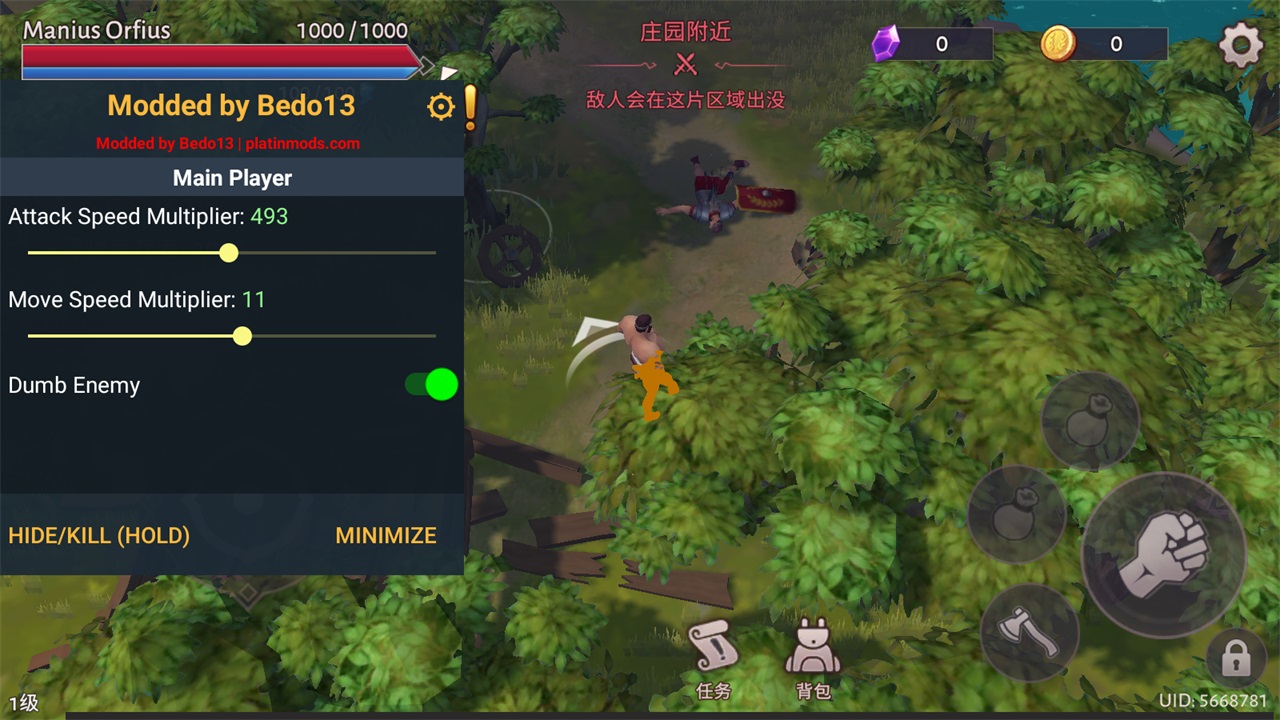Open the 任务 quest scroll

[x=713, y=658]
